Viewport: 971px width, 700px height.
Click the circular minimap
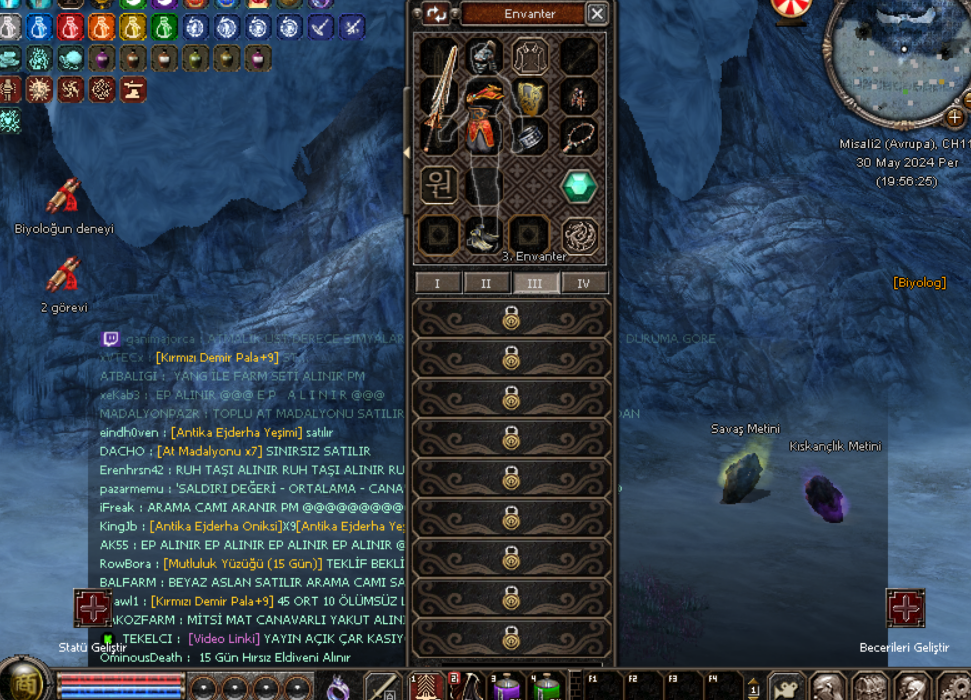point(895,62)
